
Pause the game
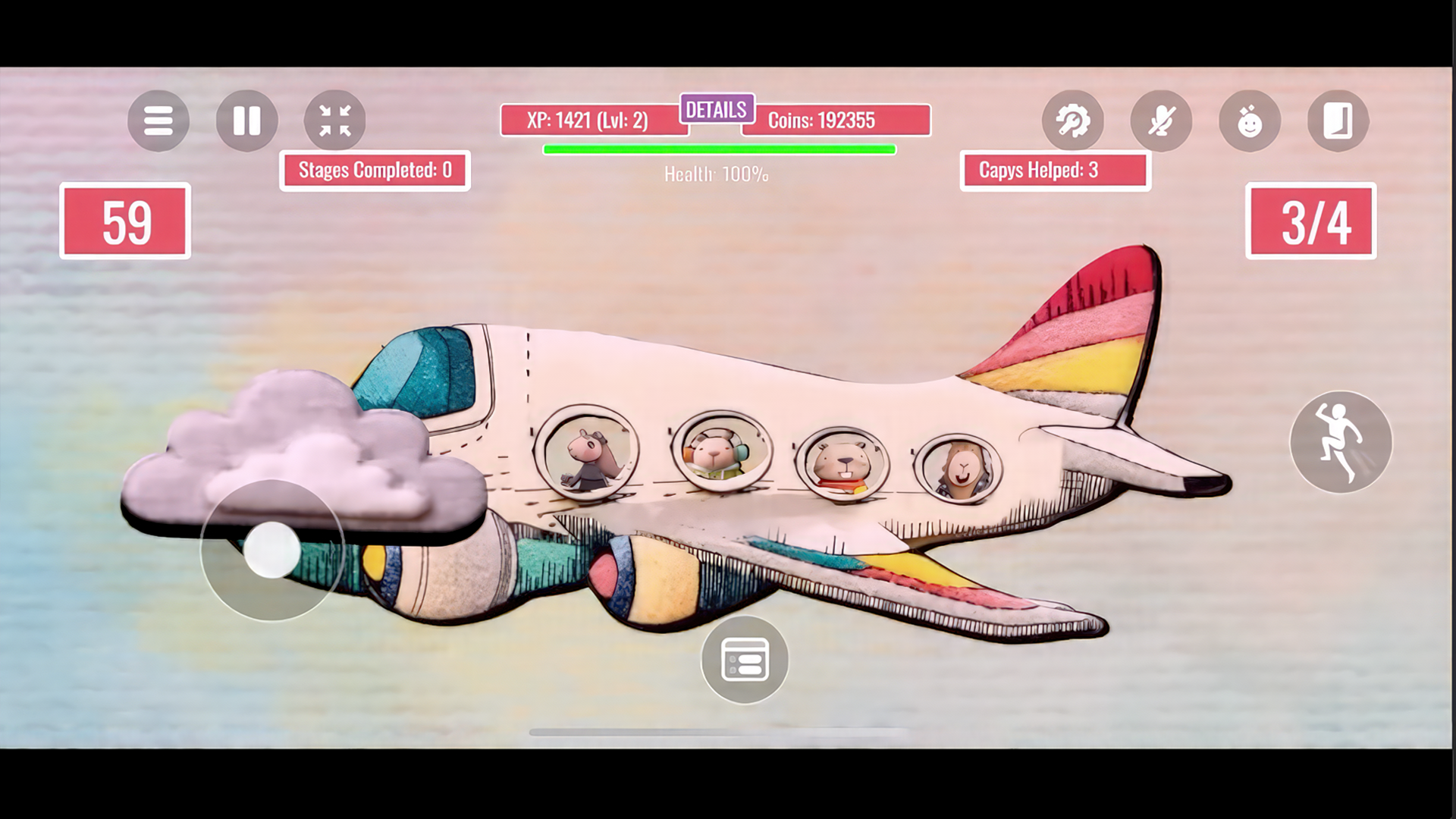(246, 120)
